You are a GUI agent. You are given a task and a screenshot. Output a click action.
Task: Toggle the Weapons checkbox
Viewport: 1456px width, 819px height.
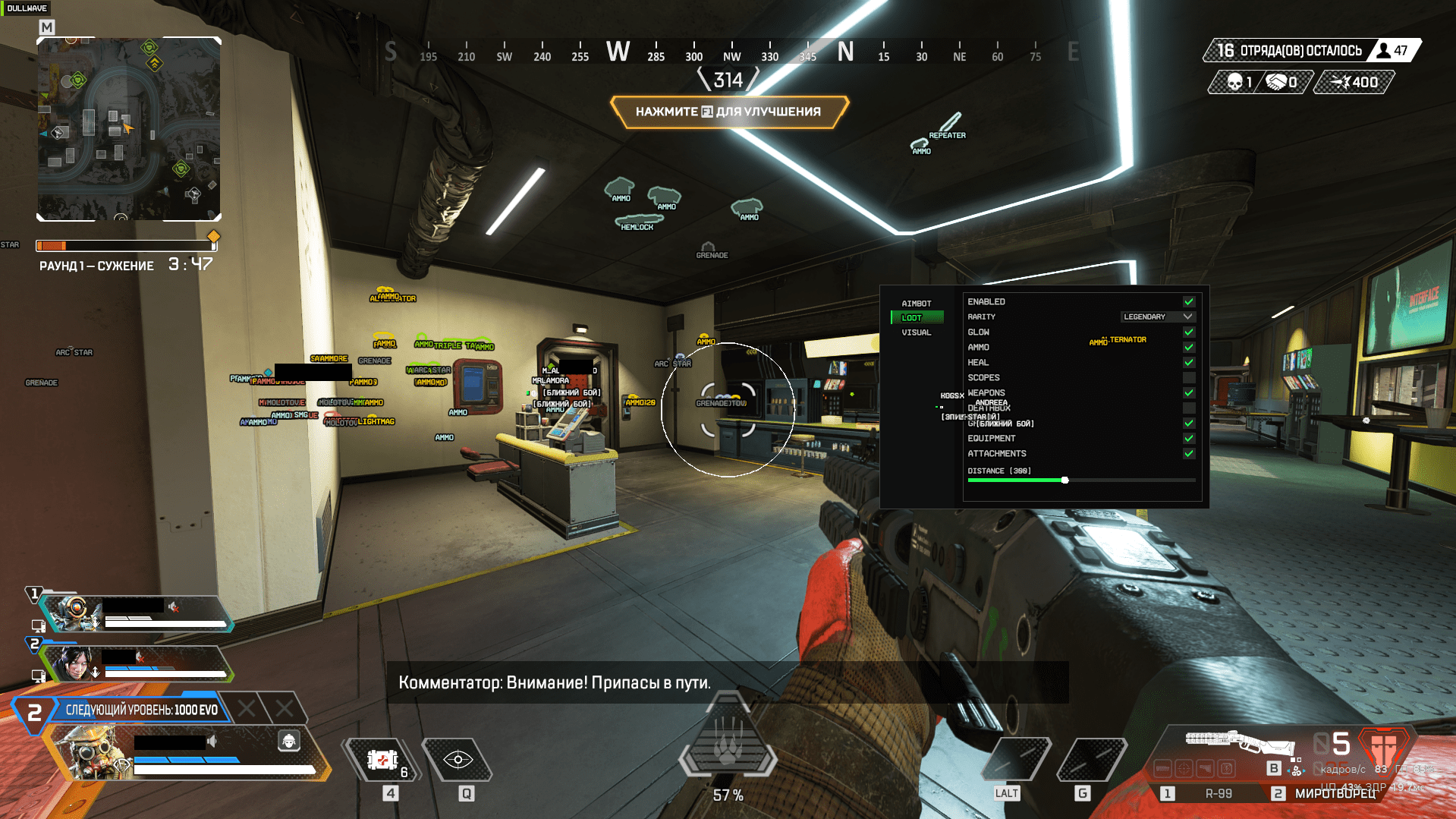(x=1188, y=393)
